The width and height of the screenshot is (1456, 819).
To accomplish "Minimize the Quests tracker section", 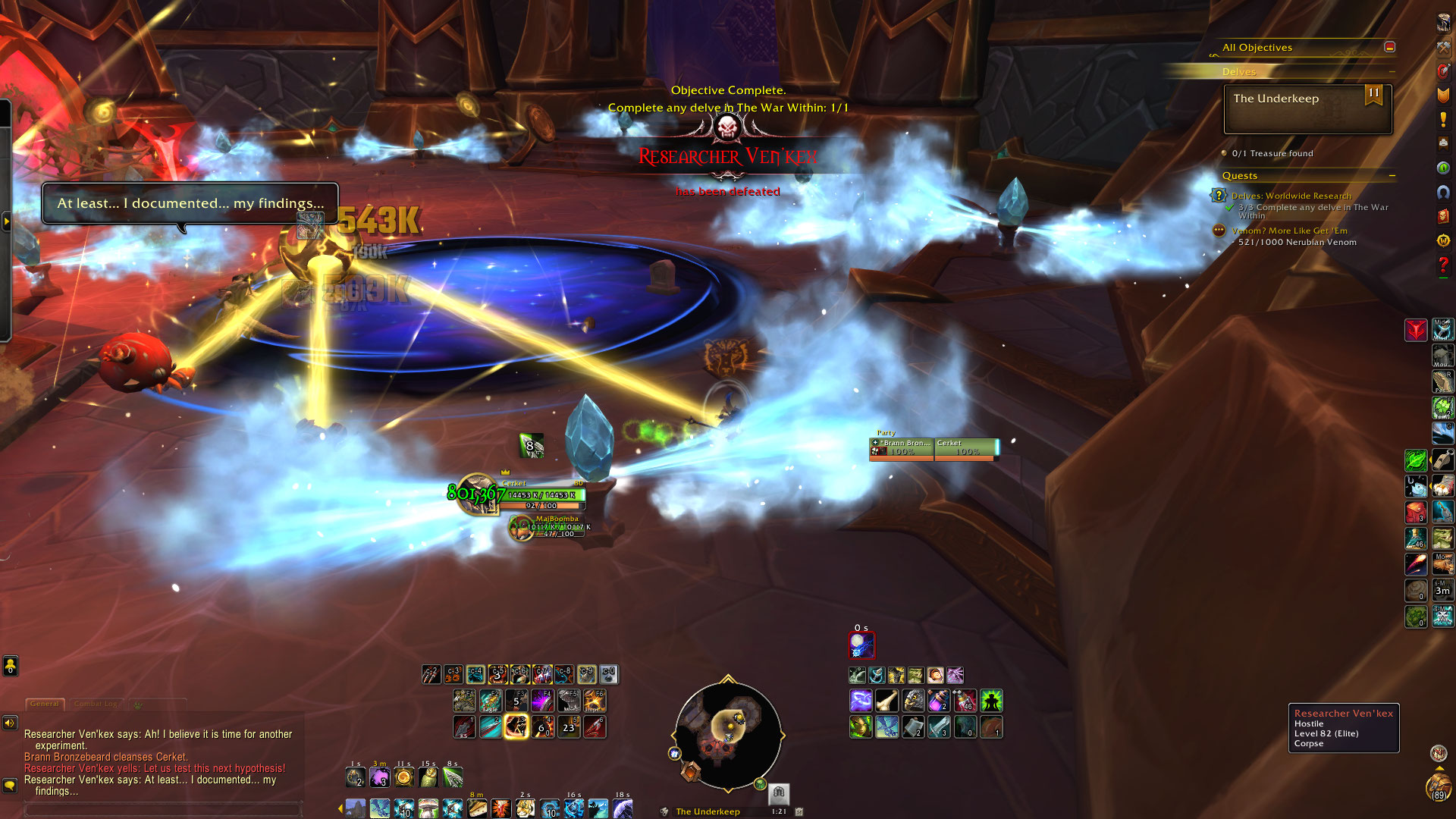I will [1392, 176].
